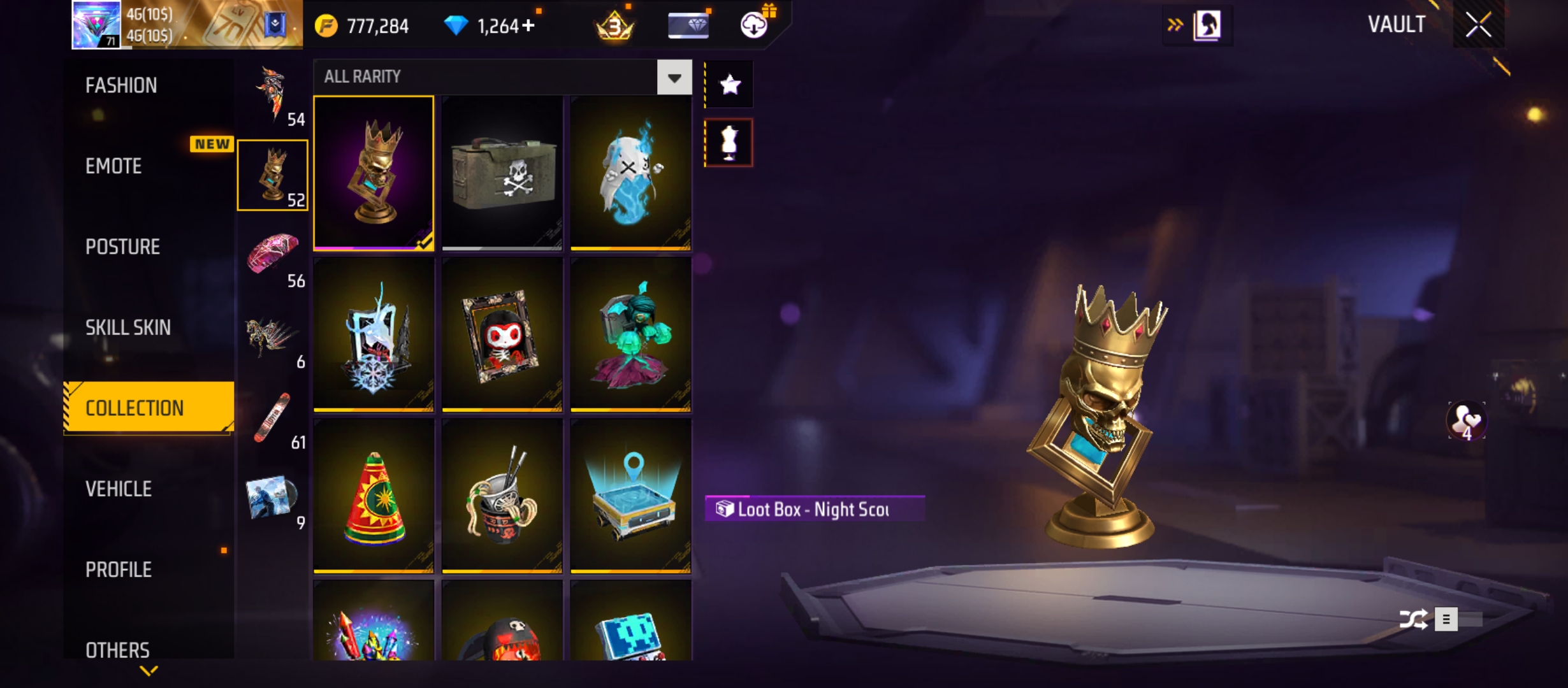Add diamonds with the plus button
The height and width of the screenshot is (688, 1568).
[528, 25]
